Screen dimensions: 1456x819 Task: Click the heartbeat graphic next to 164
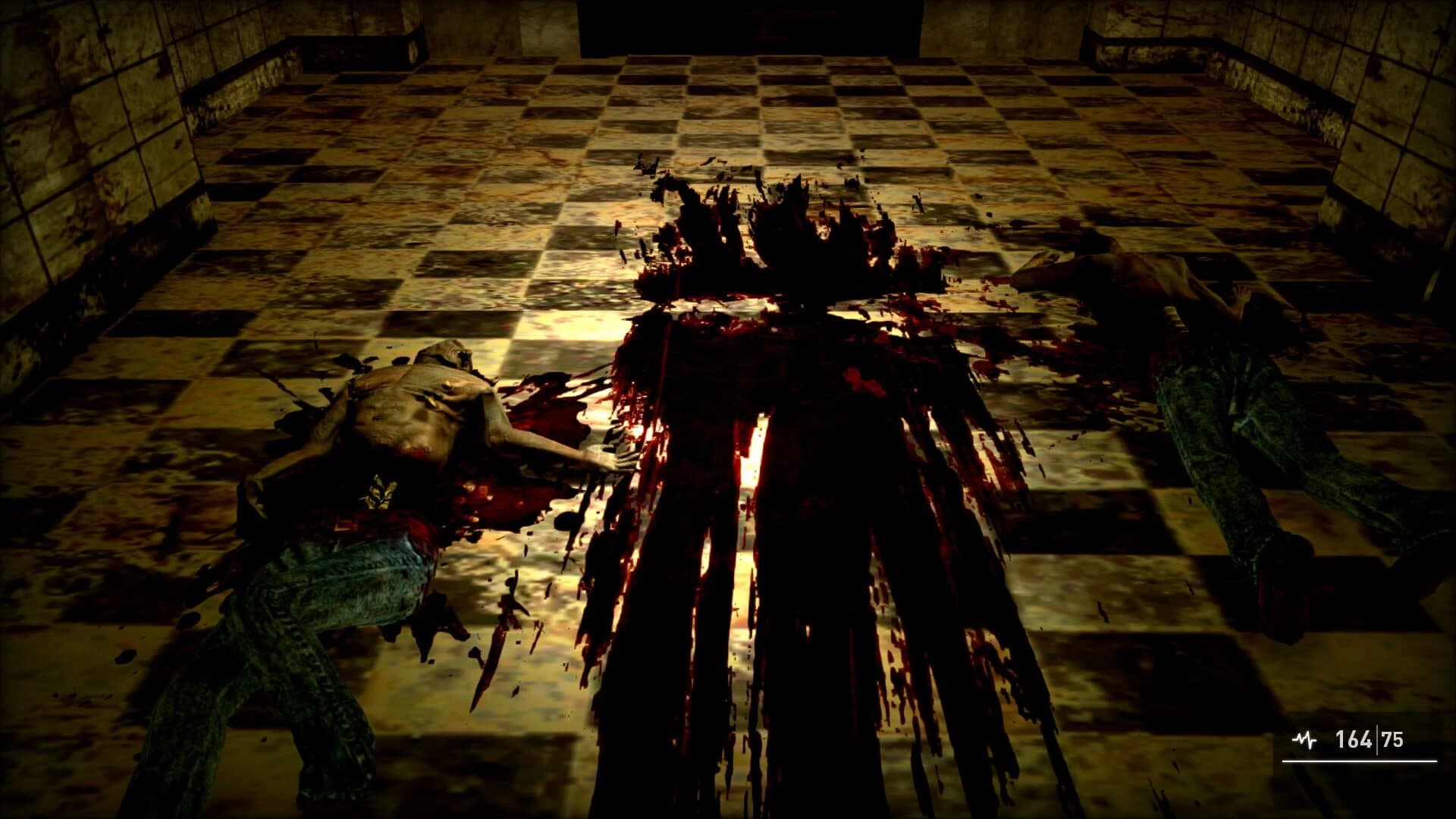coord(1304,738)
